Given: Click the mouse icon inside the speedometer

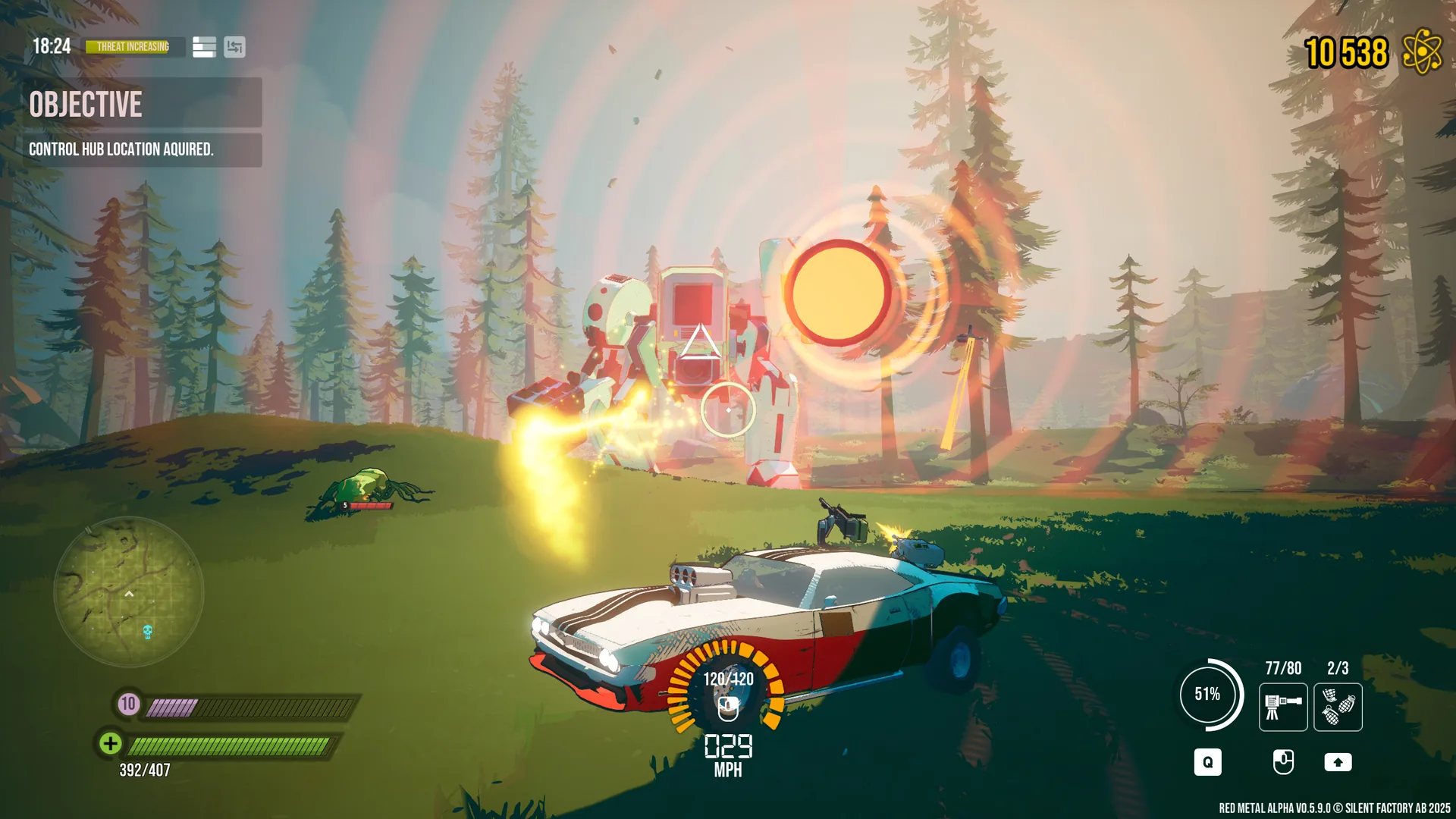Looking at the screenshot, I should (727, 710).
